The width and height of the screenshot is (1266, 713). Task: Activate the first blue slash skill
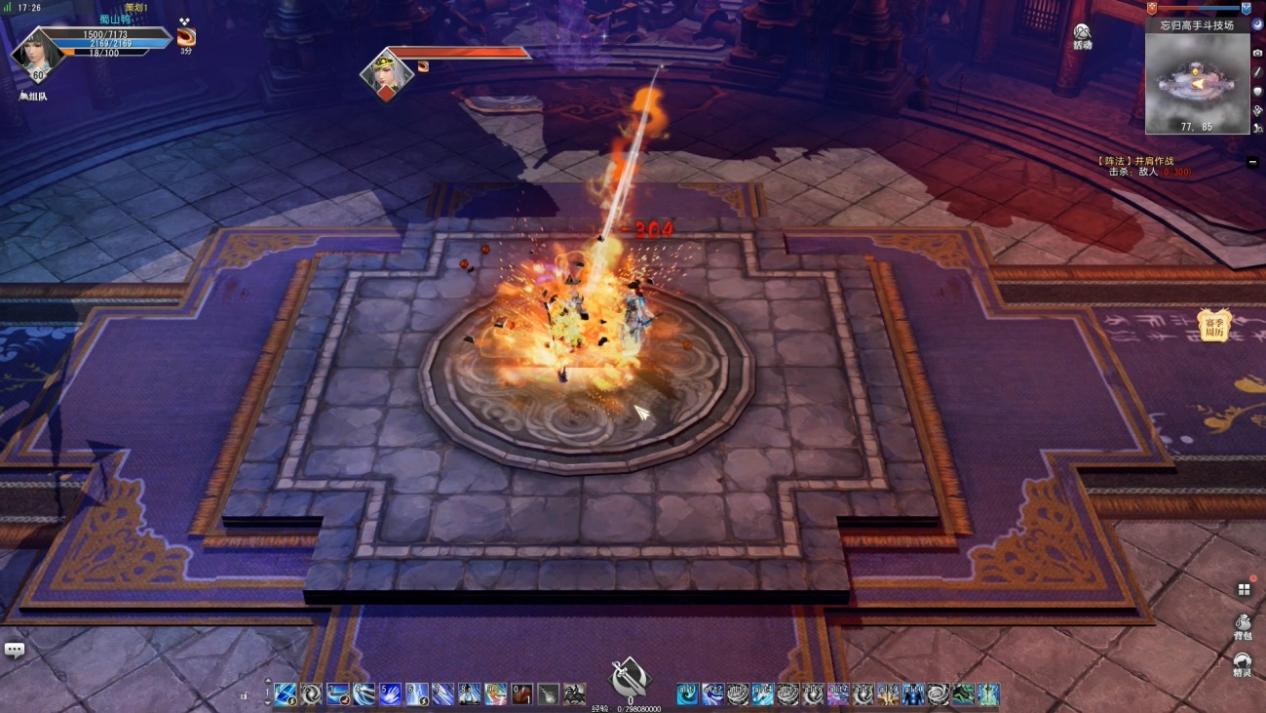tap(286, 693)
